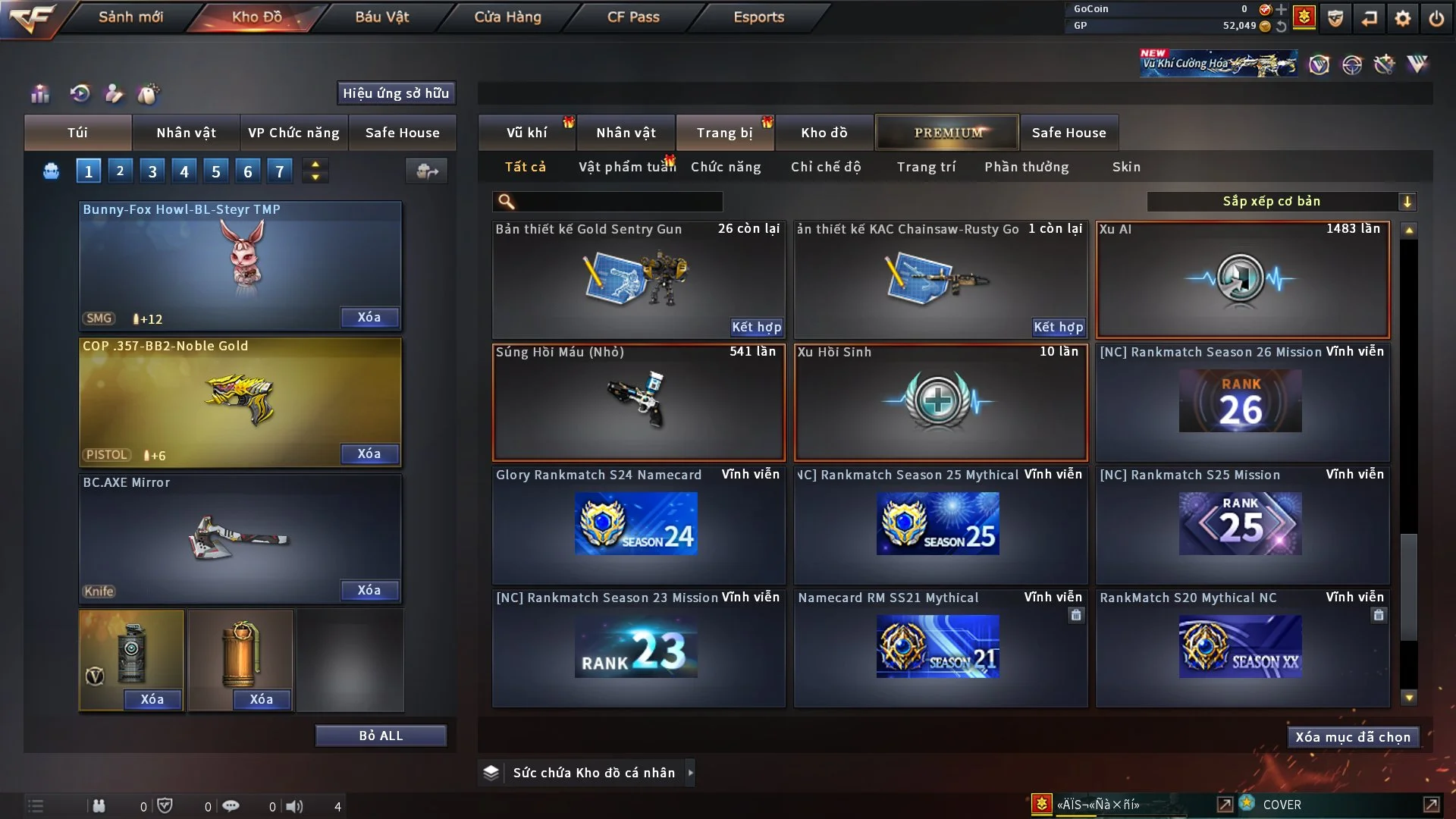
Task: Open the CF Pass menu
Action: pos(633,17)
